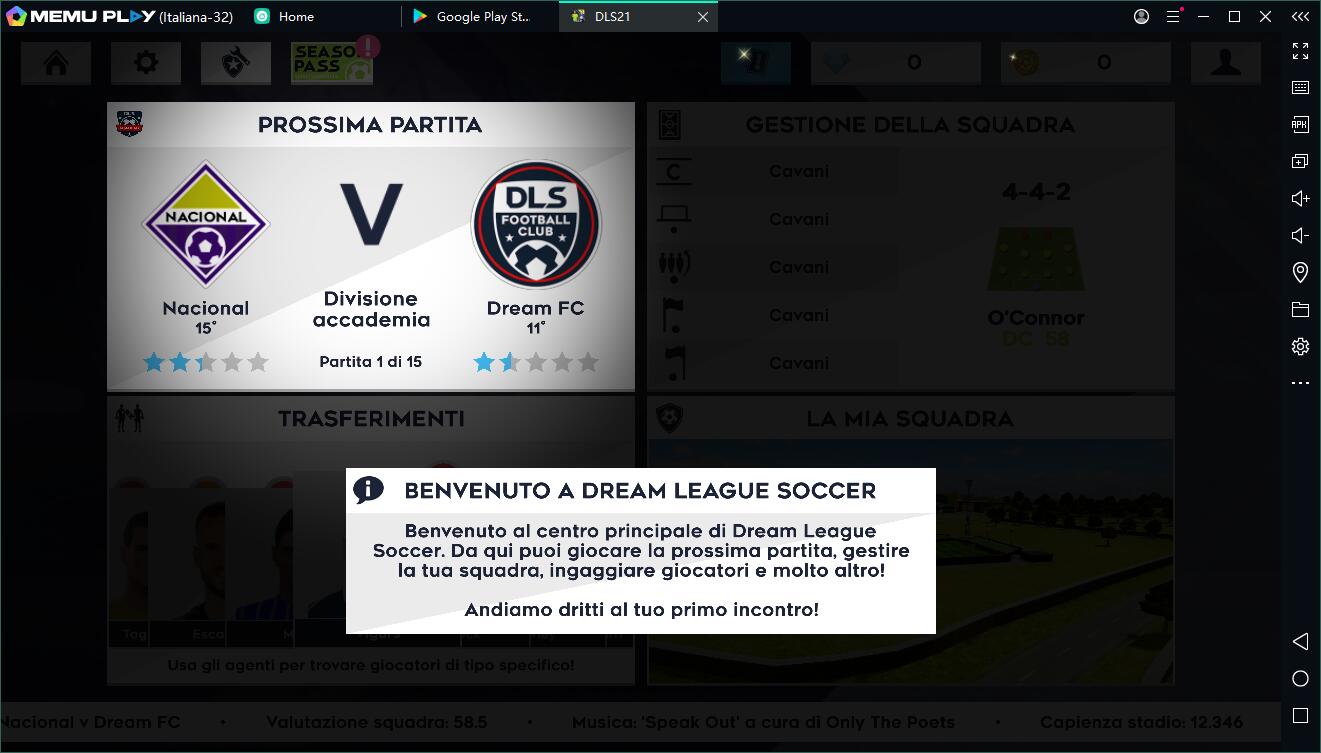Open the Season Pass badge
1321x753 pixels.
(x=331, y=62)
